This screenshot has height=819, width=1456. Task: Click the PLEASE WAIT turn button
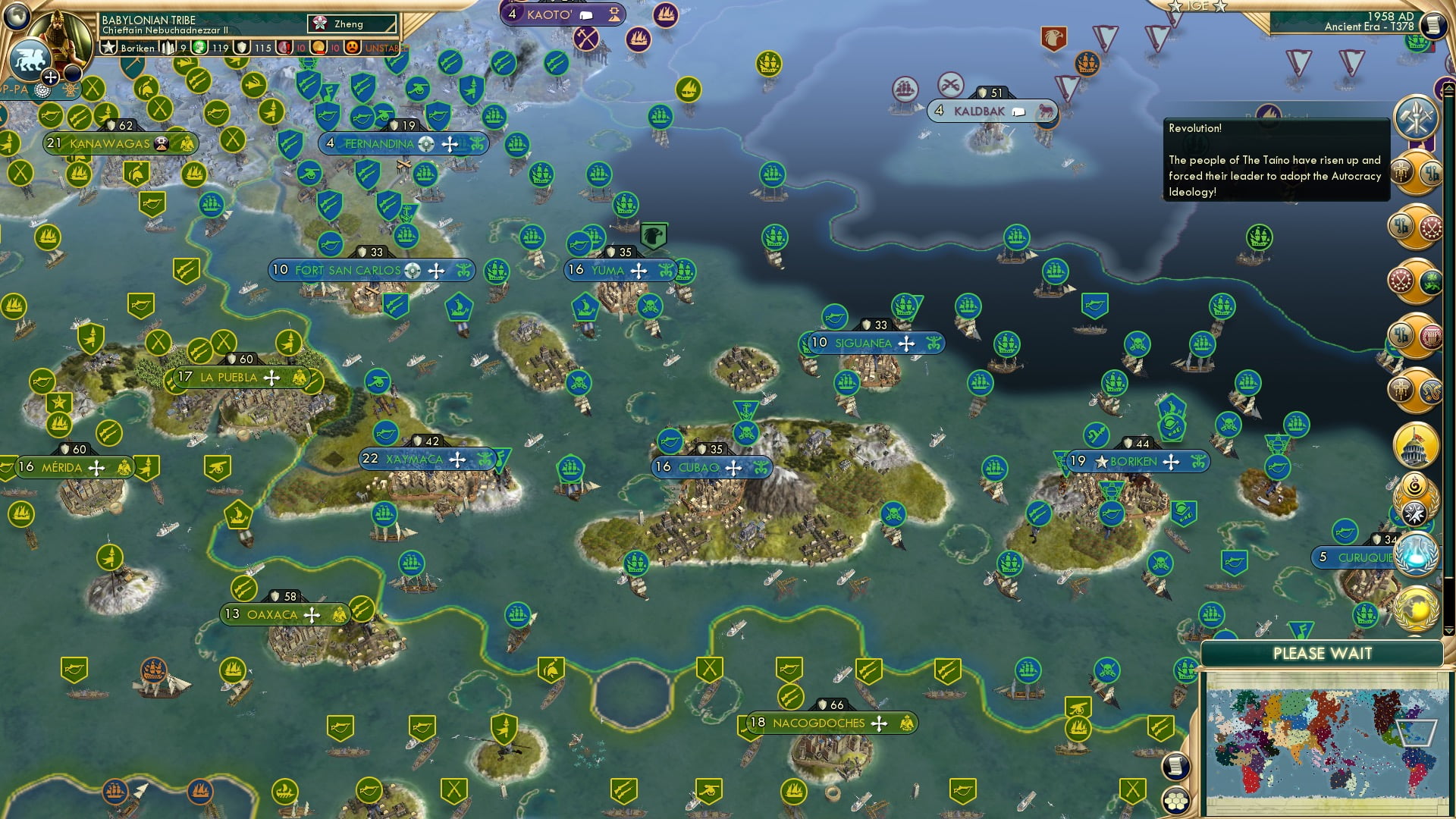point(1322,654)
